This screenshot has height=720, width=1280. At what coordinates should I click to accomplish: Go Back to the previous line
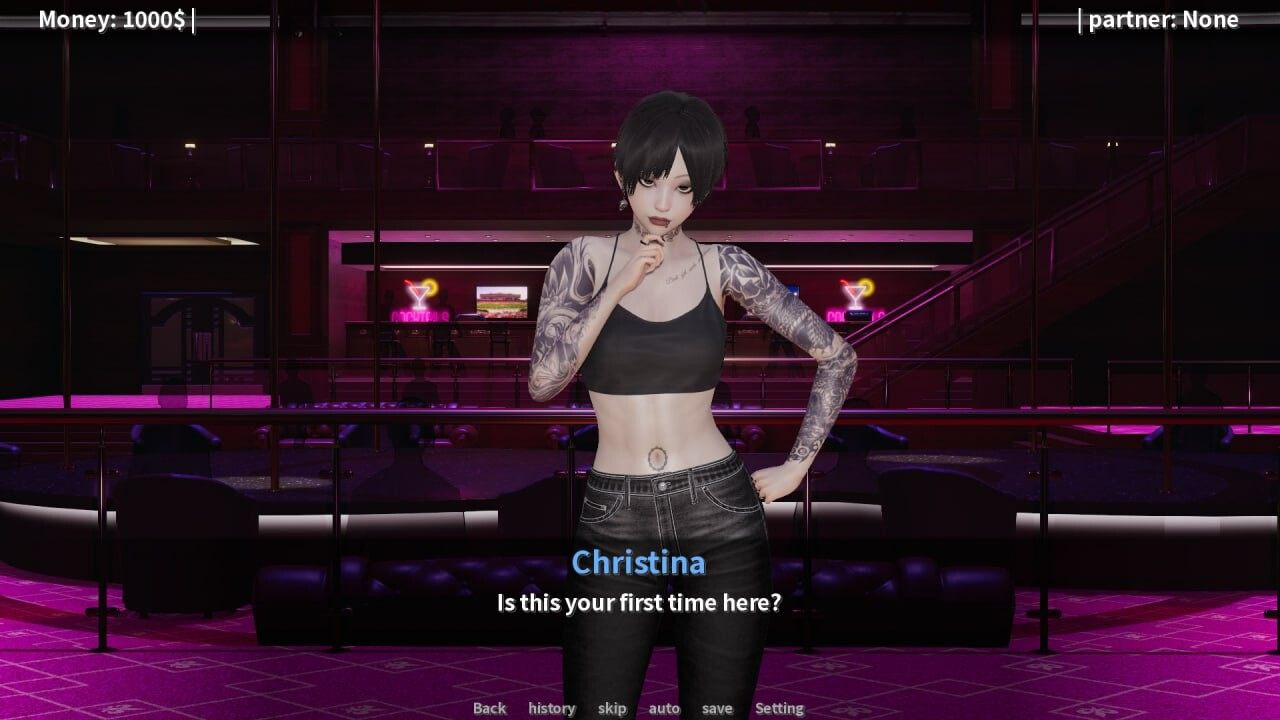click(x=489, y=708)
